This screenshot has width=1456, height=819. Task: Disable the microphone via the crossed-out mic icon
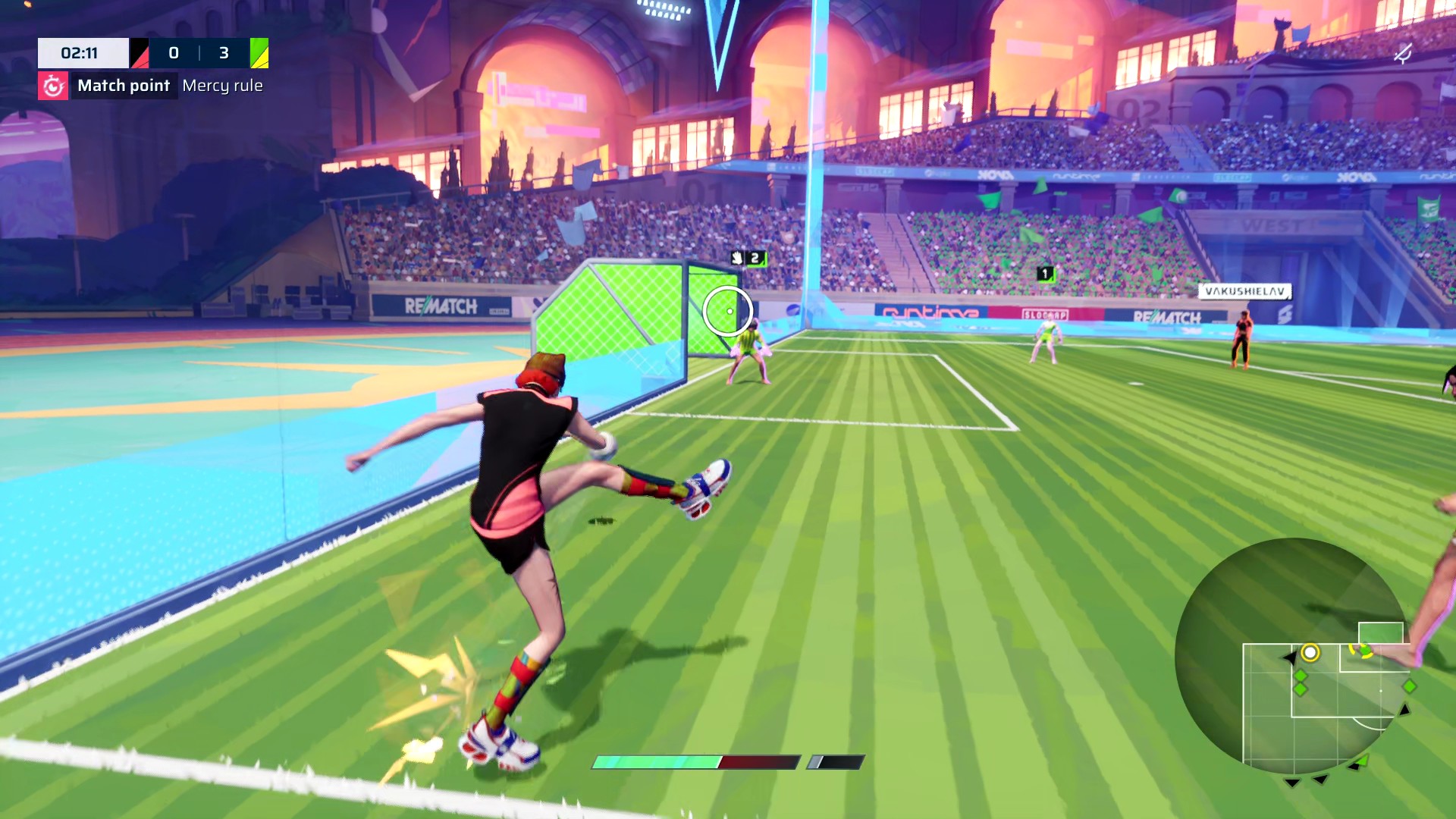(1404, 53)
